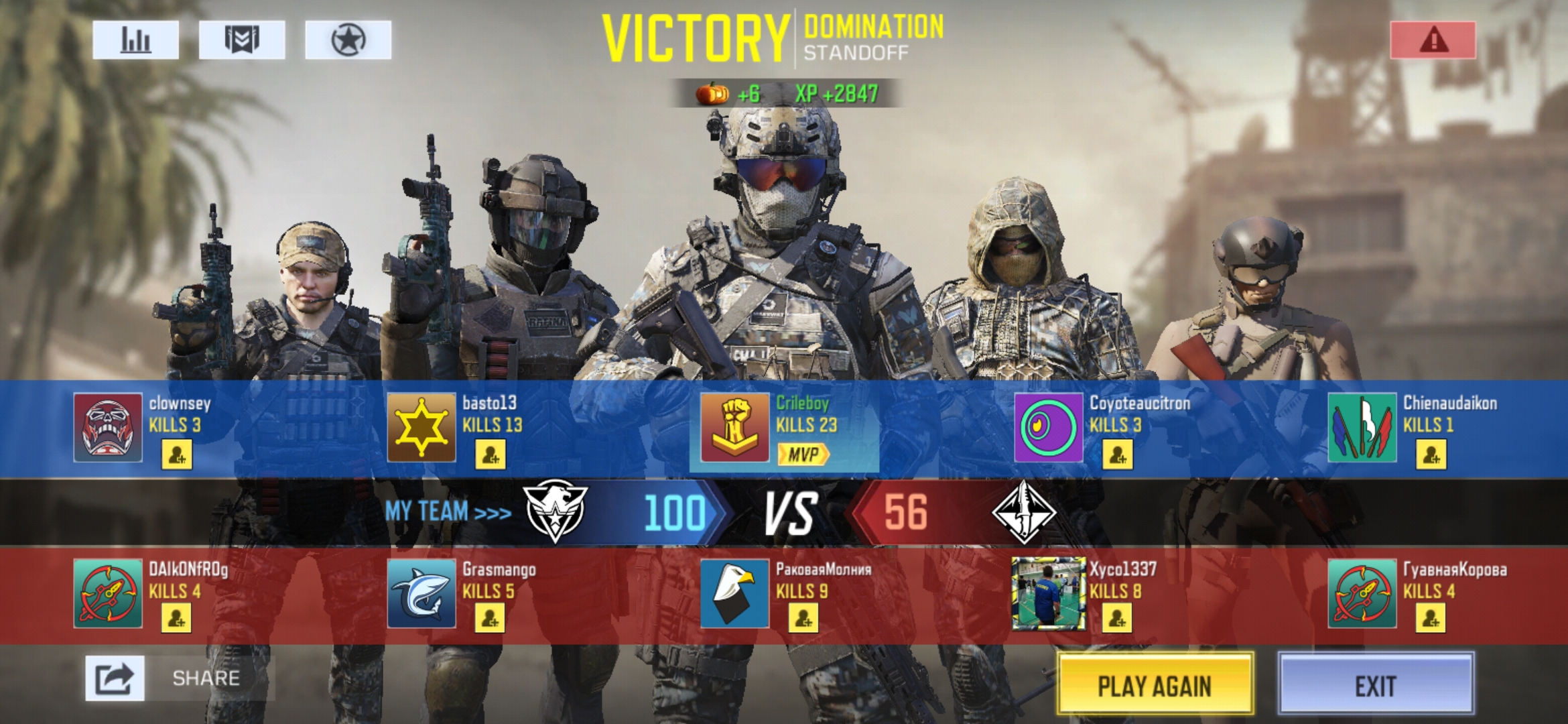
Task: Select clownsey's red skull mask avatar
Action: (108, 428)
